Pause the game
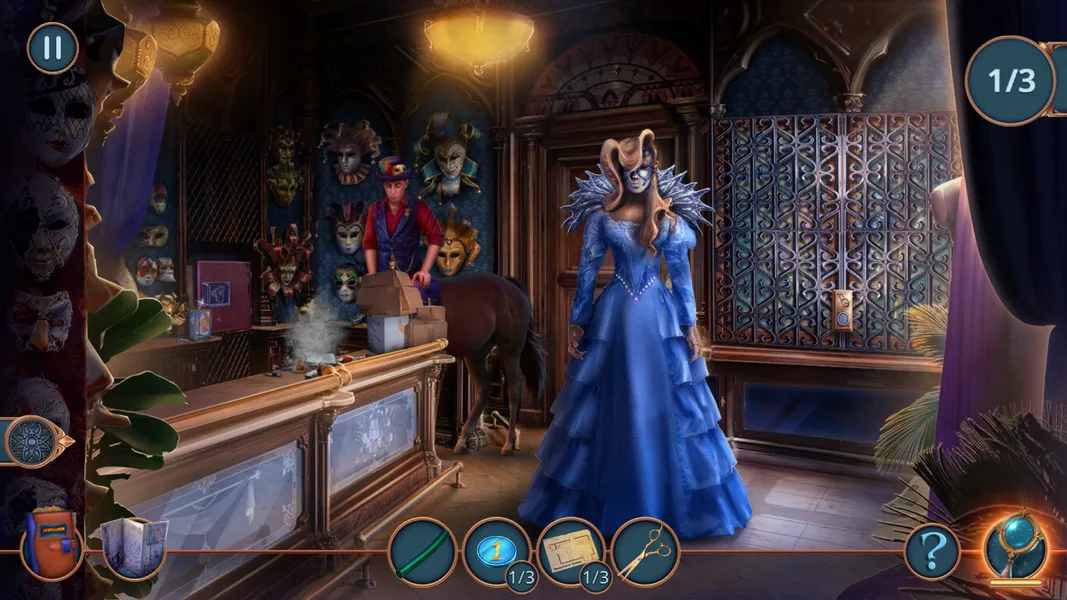Screen dimensions: 1067x600 tap(52, 48)
